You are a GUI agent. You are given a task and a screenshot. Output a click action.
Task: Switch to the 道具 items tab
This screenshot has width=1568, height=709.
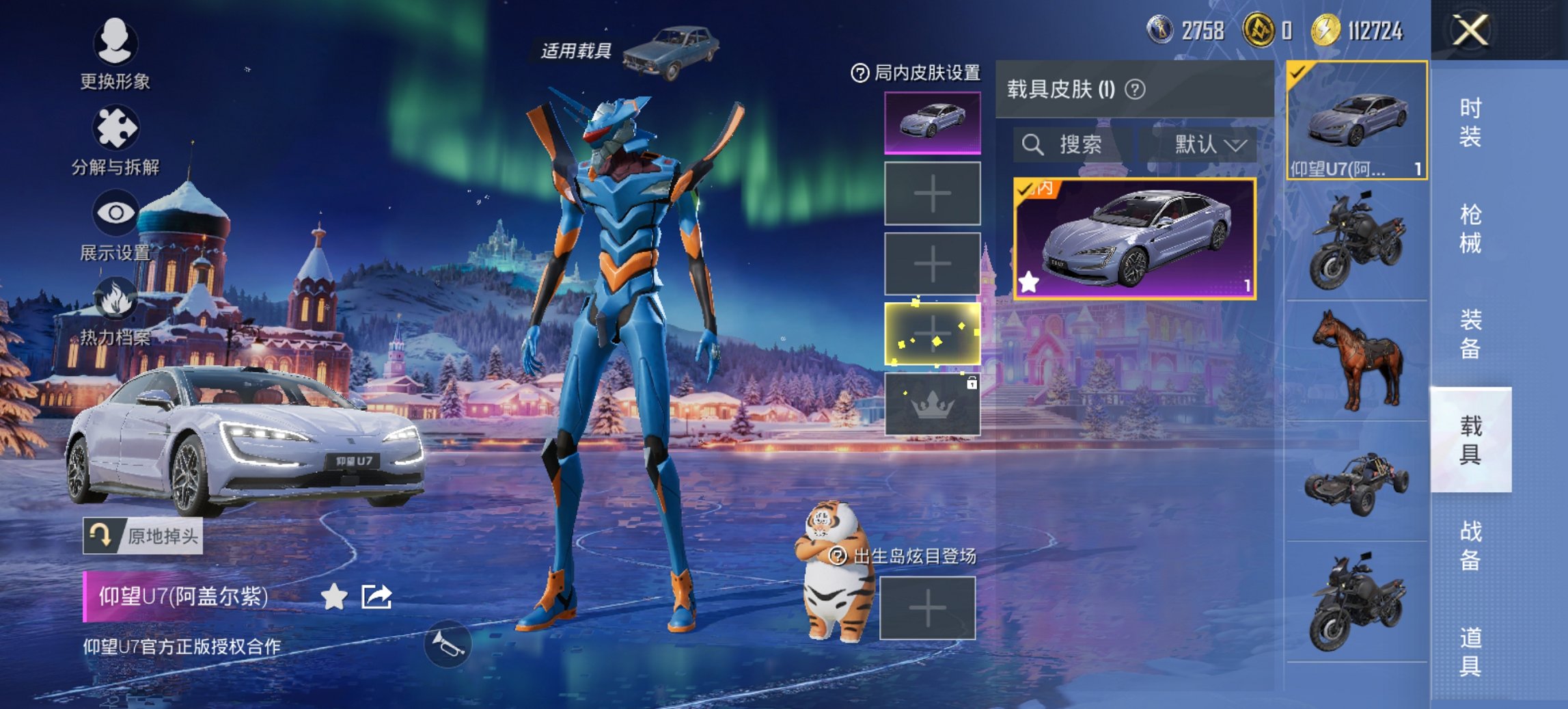[x=1470, y=651]
